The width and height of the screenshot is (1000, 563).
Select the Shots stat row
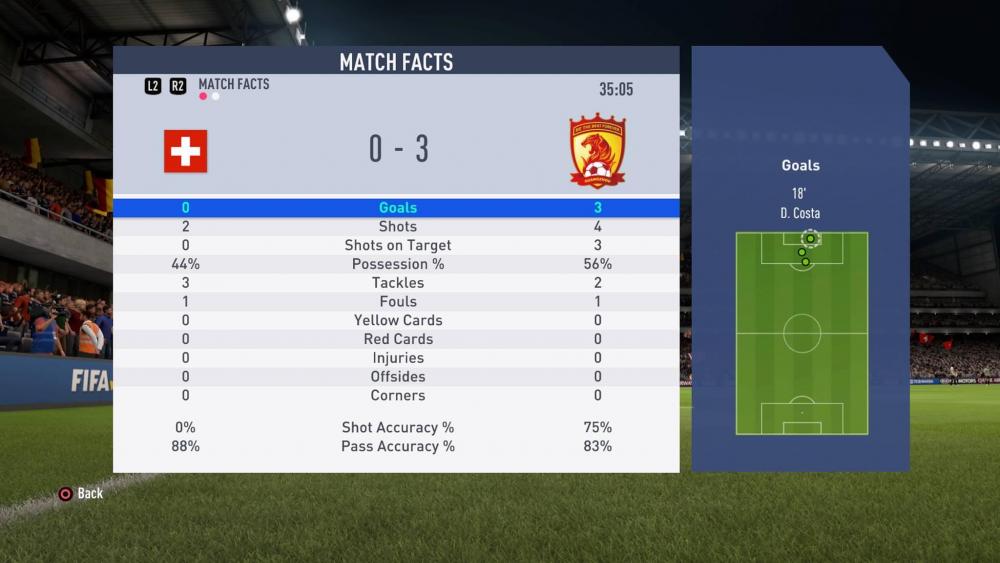coord(397,227)
